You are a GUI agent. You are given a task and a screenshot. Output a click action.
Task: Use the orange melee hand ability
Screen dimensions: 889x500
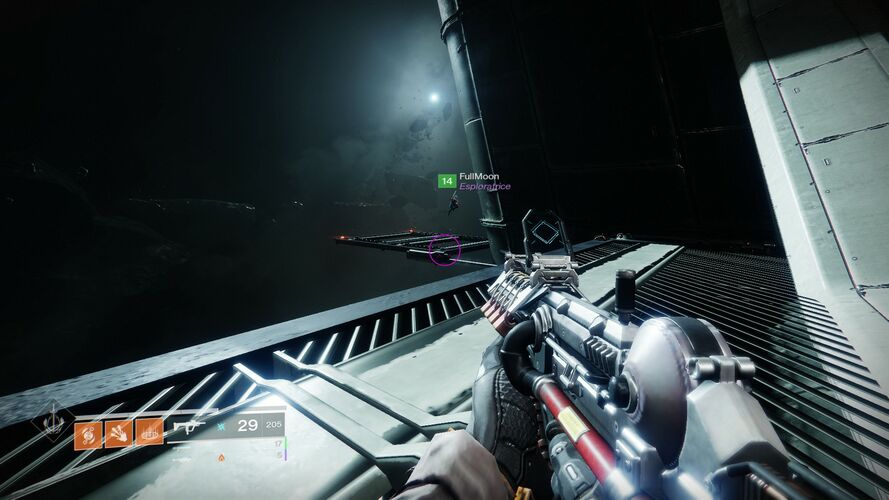(x=118, y=433)
